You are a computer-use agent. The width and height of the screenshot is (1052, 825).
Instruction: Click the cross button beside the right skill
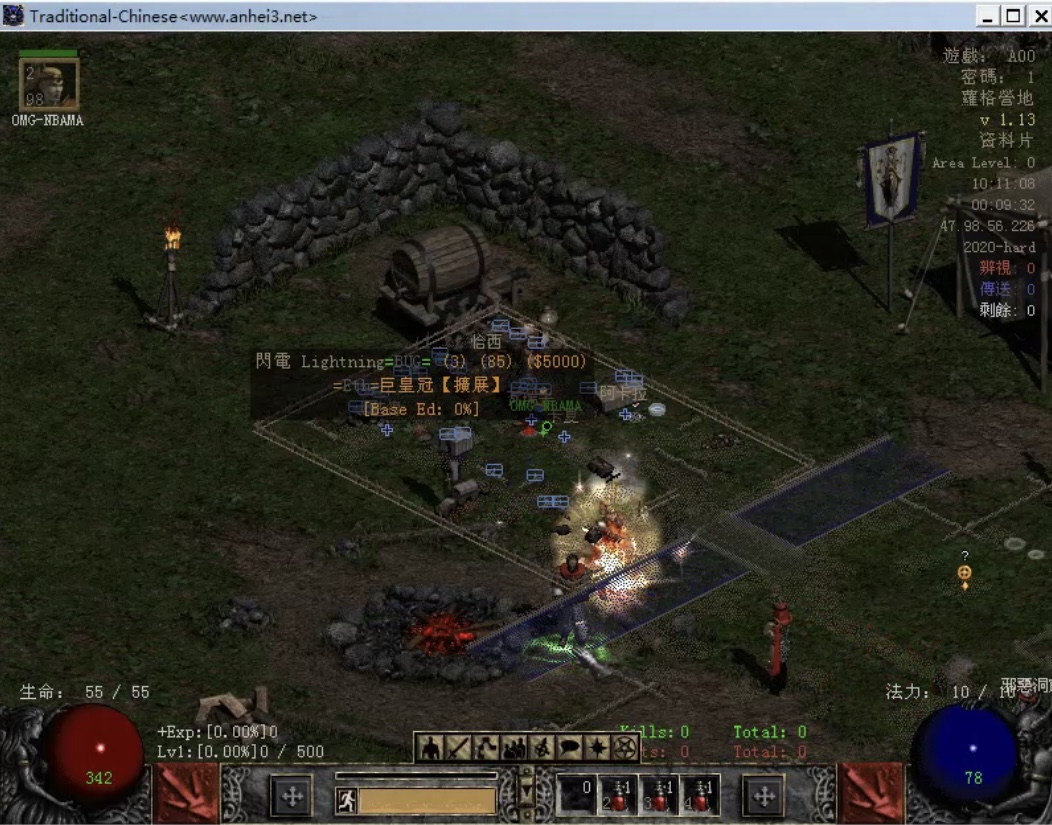coord(764,796)
